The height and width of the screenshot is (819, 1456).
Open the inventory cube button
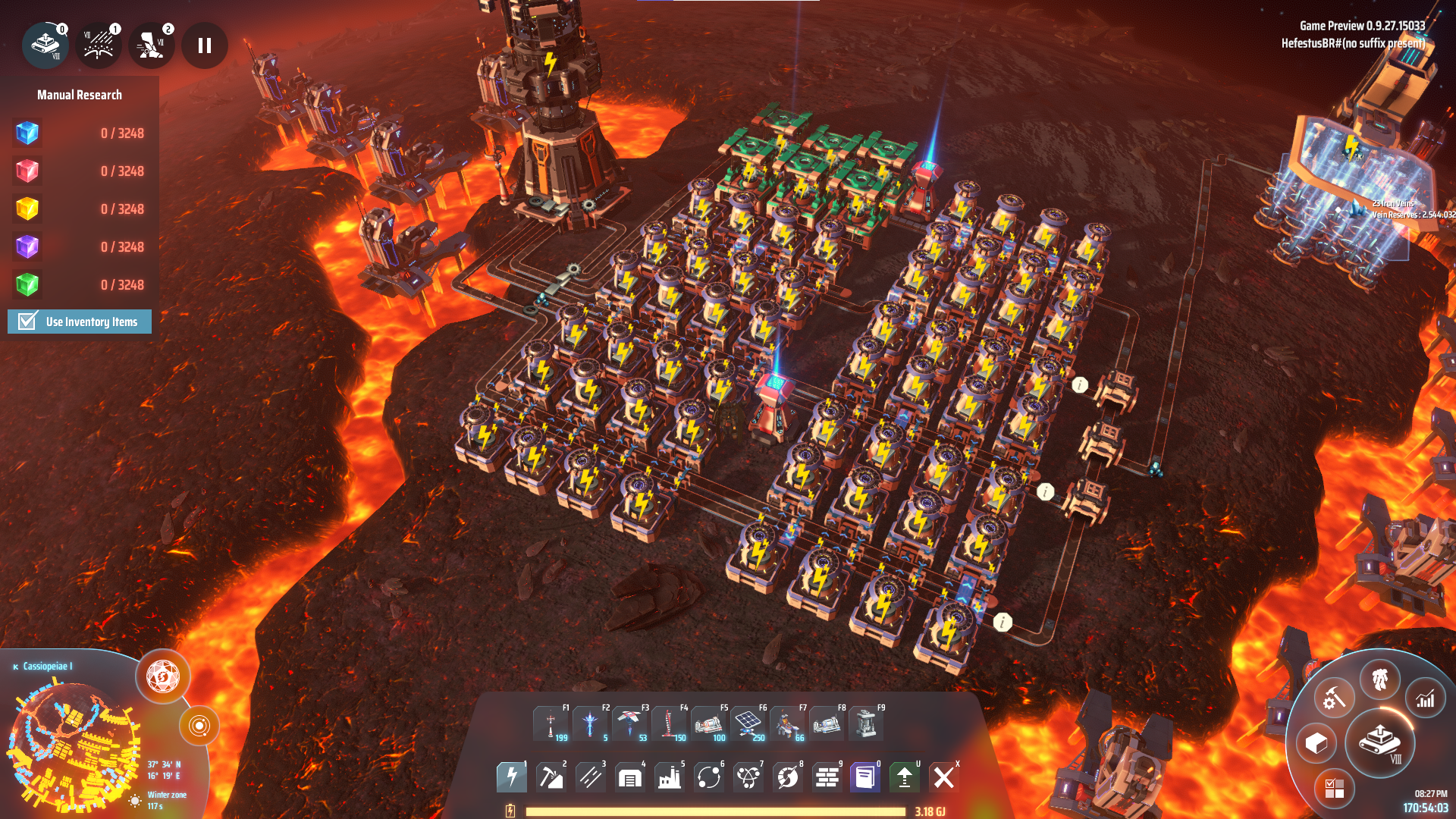[x=1316, y=743]
